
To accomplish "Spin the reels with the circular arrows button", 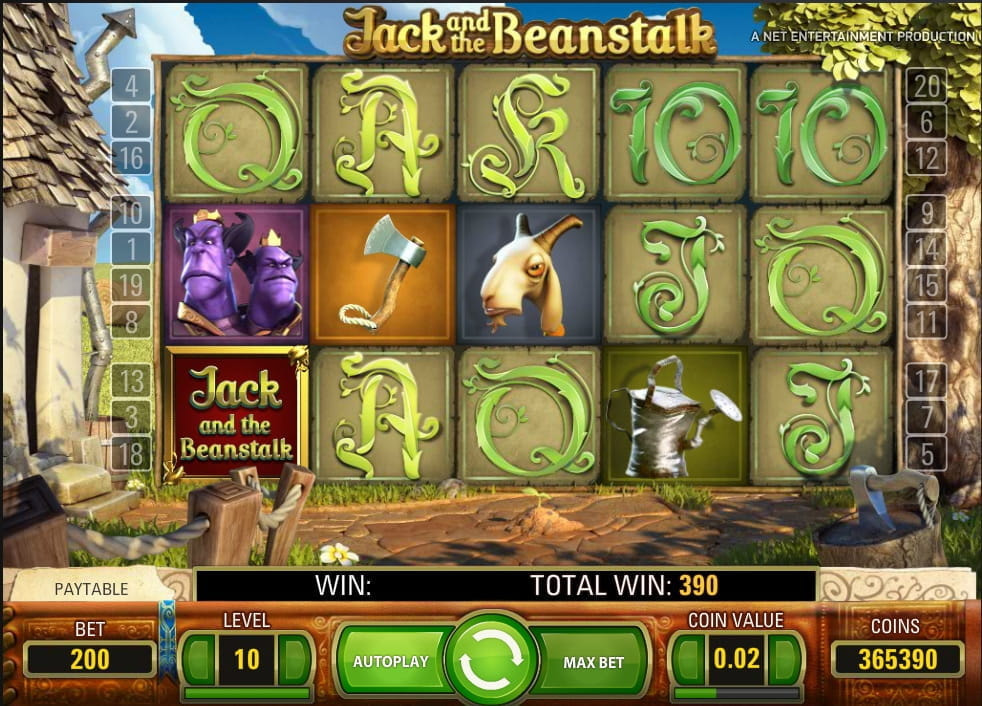I will point(491,661).
